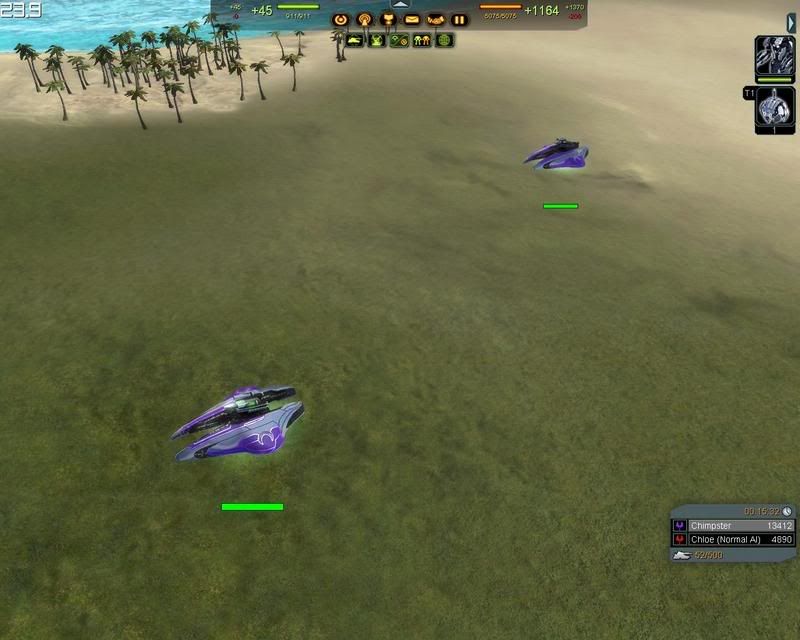
Task: Toggle the grid globe overlay icon
Action: tap(444, 41)
